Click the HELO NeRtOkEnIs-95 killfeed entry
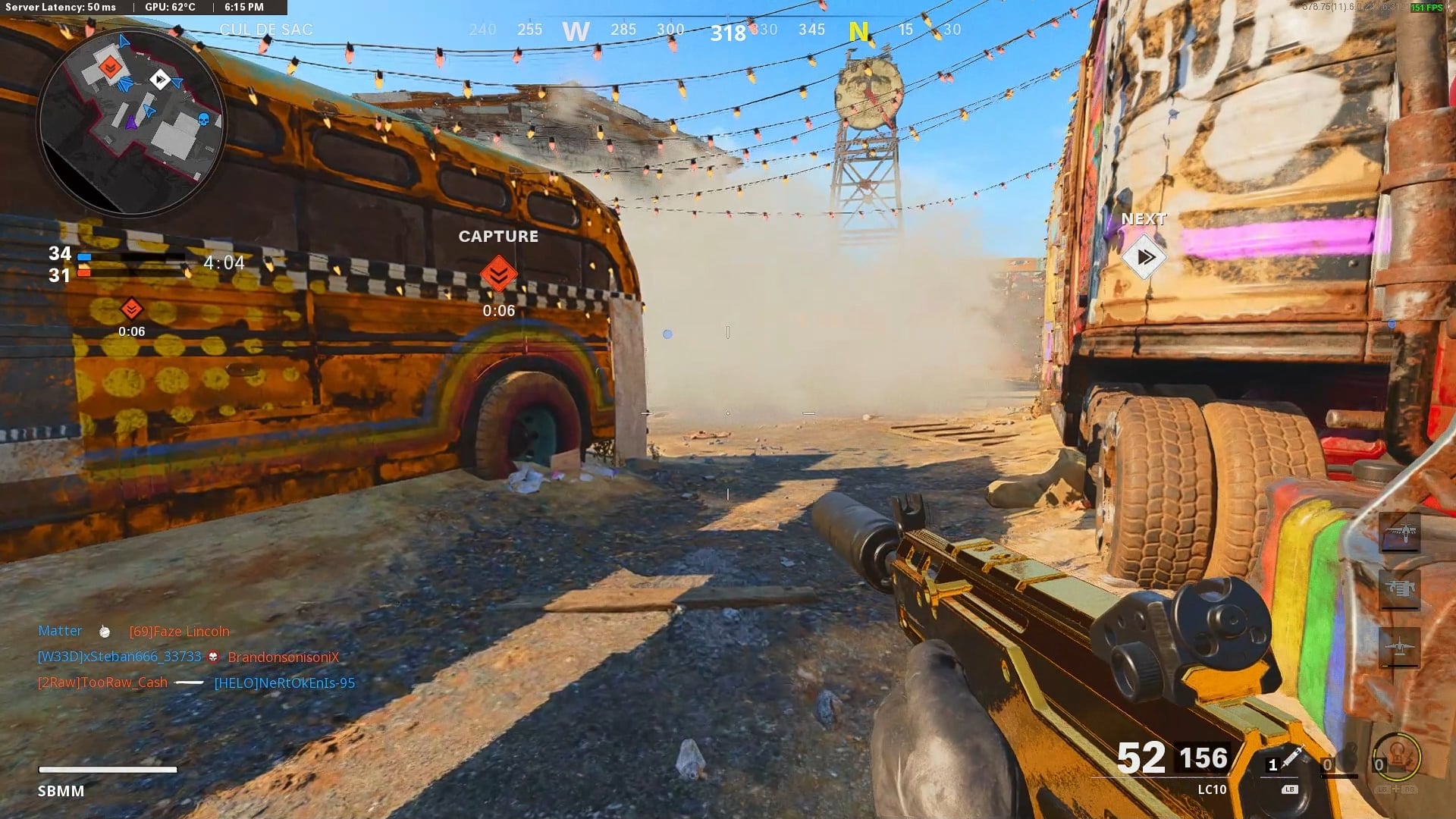This screenshot has width=1456, height=819. tap(284, 682)
